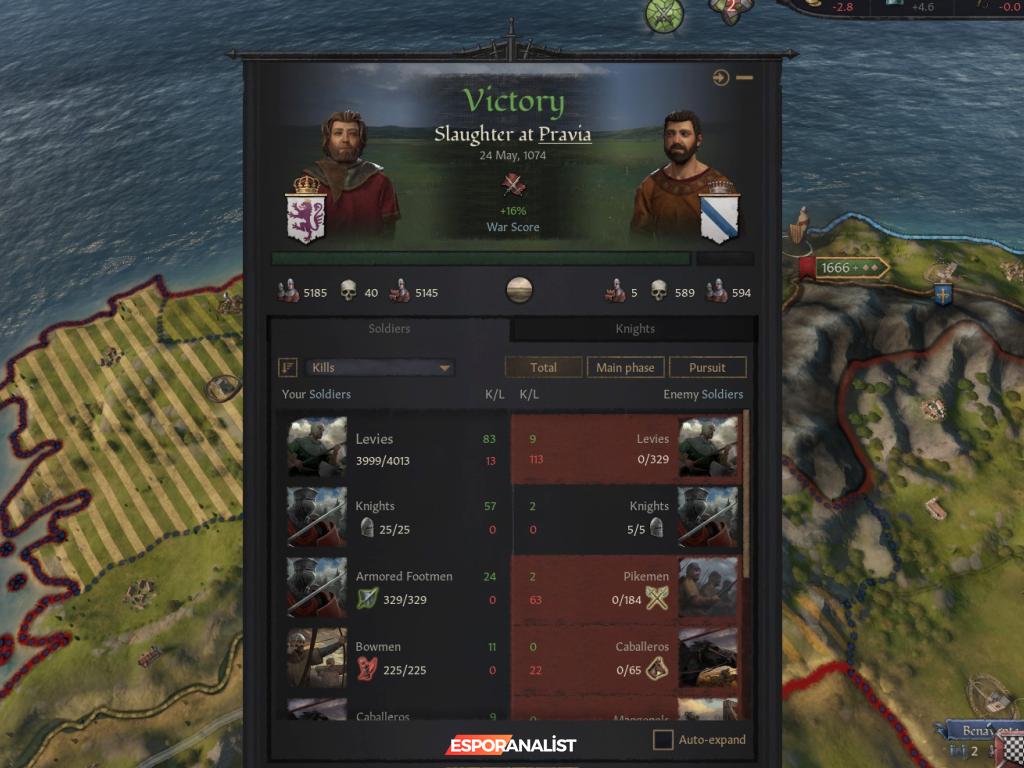Open the Kills sort dropdown
The image size is (1024, 768).
coord(380,368)
